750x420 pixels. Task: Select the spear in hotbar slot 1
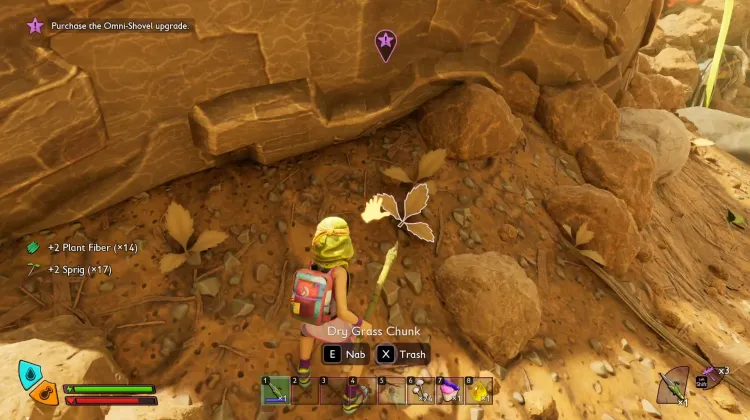(276, 390)
